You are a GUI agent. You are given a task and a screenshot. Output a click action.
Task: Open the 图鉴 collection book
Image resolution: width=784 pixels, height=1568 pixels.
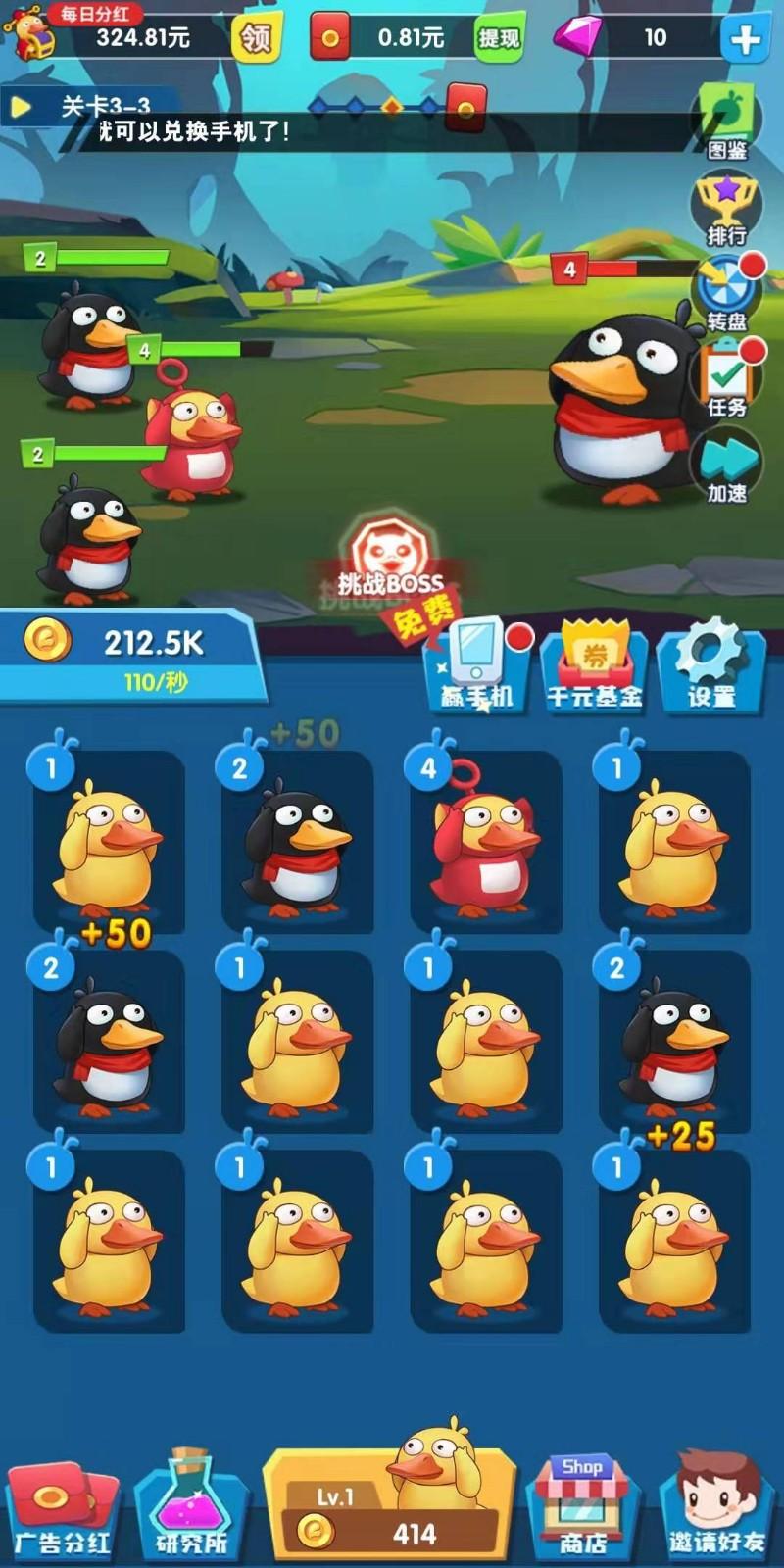[x=727, y=122]
